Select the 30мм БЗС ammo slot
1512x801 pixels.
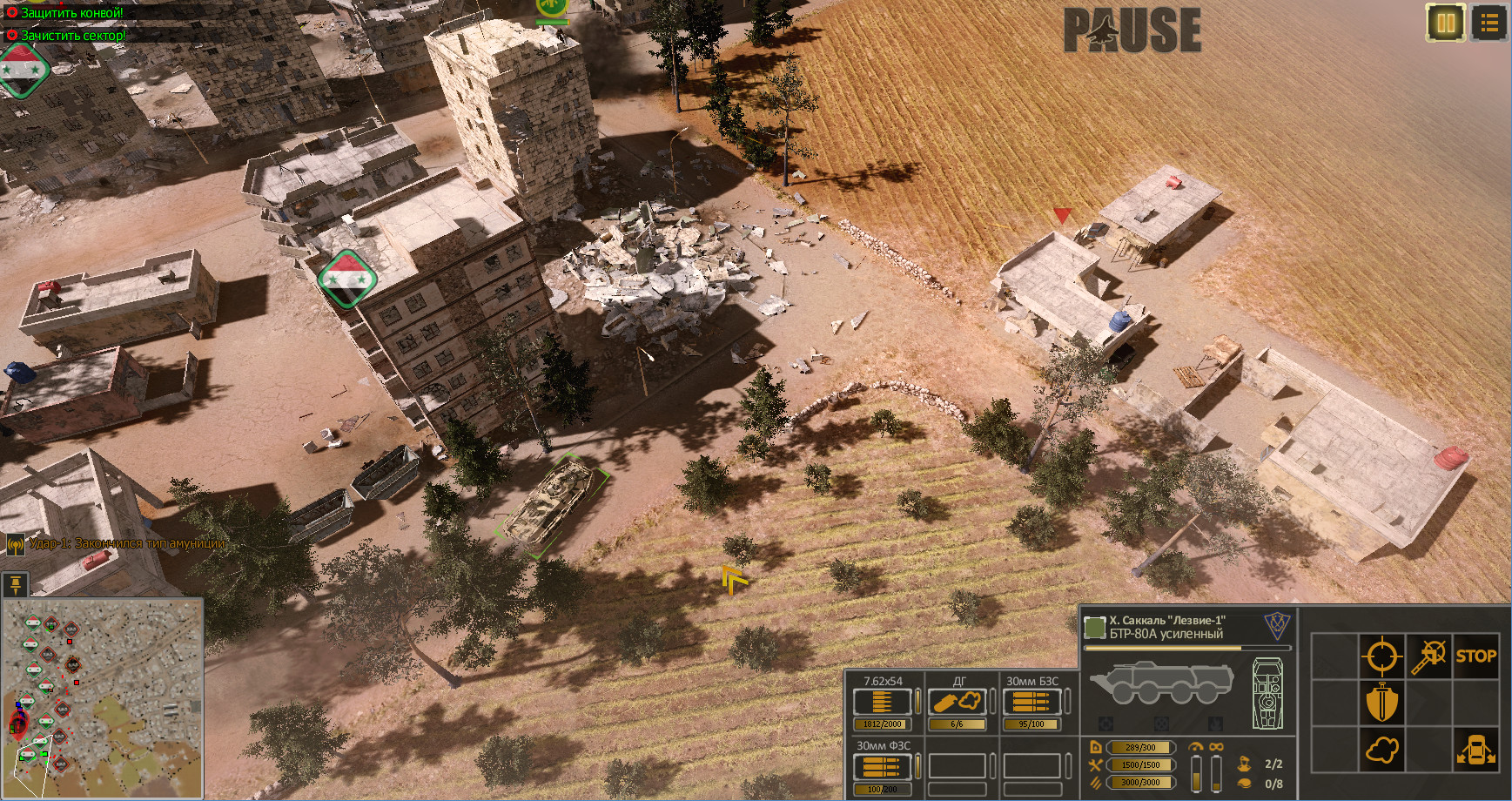[1031, 701]
